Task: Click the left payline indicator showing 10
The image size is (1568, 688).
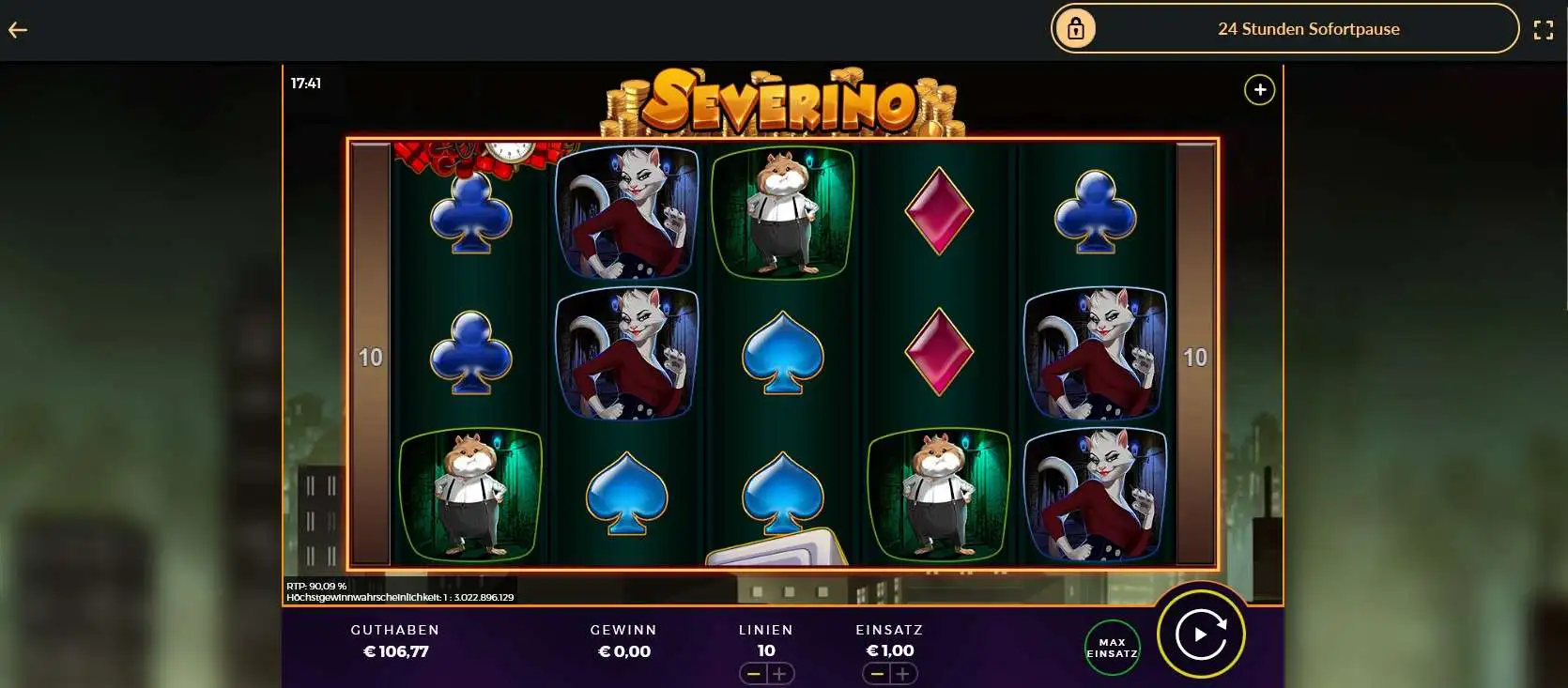Action: 370,357
